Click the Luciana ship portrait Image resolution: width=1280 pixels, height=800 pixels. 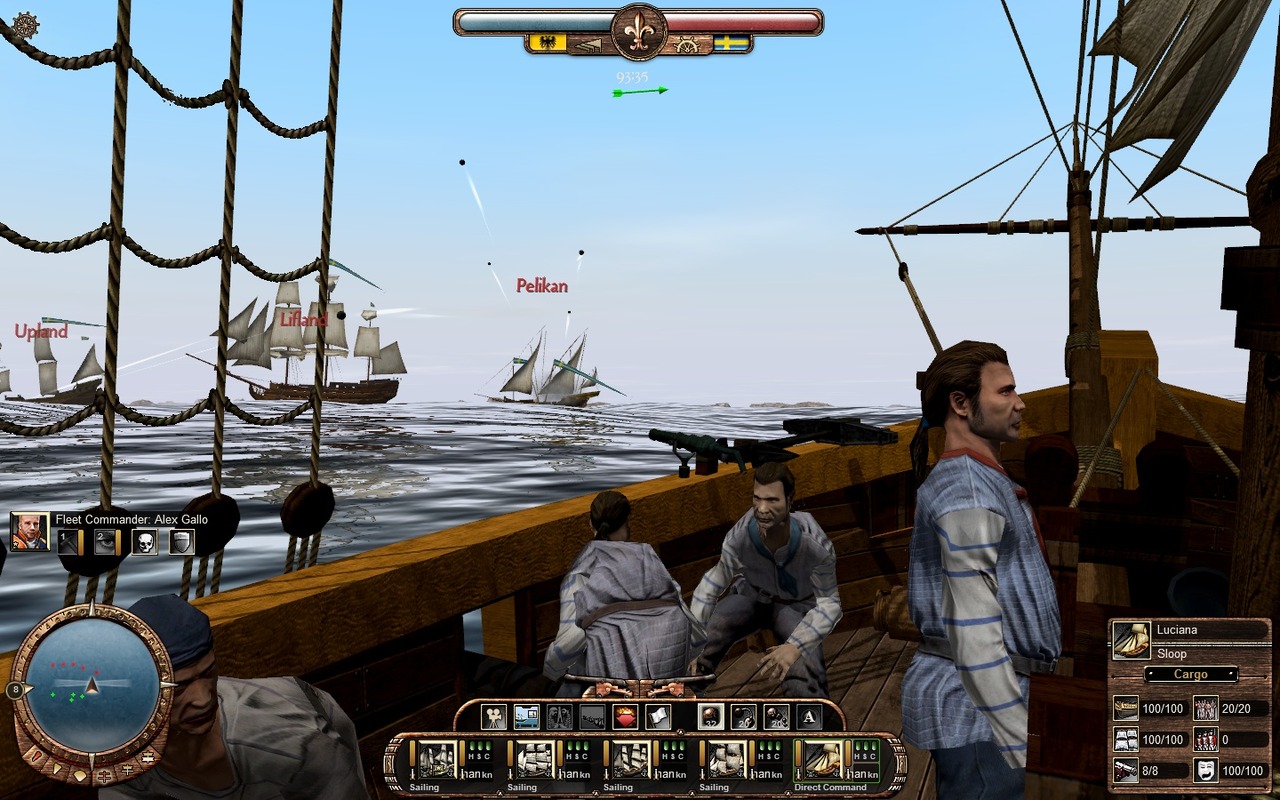tap(1131, 640)
